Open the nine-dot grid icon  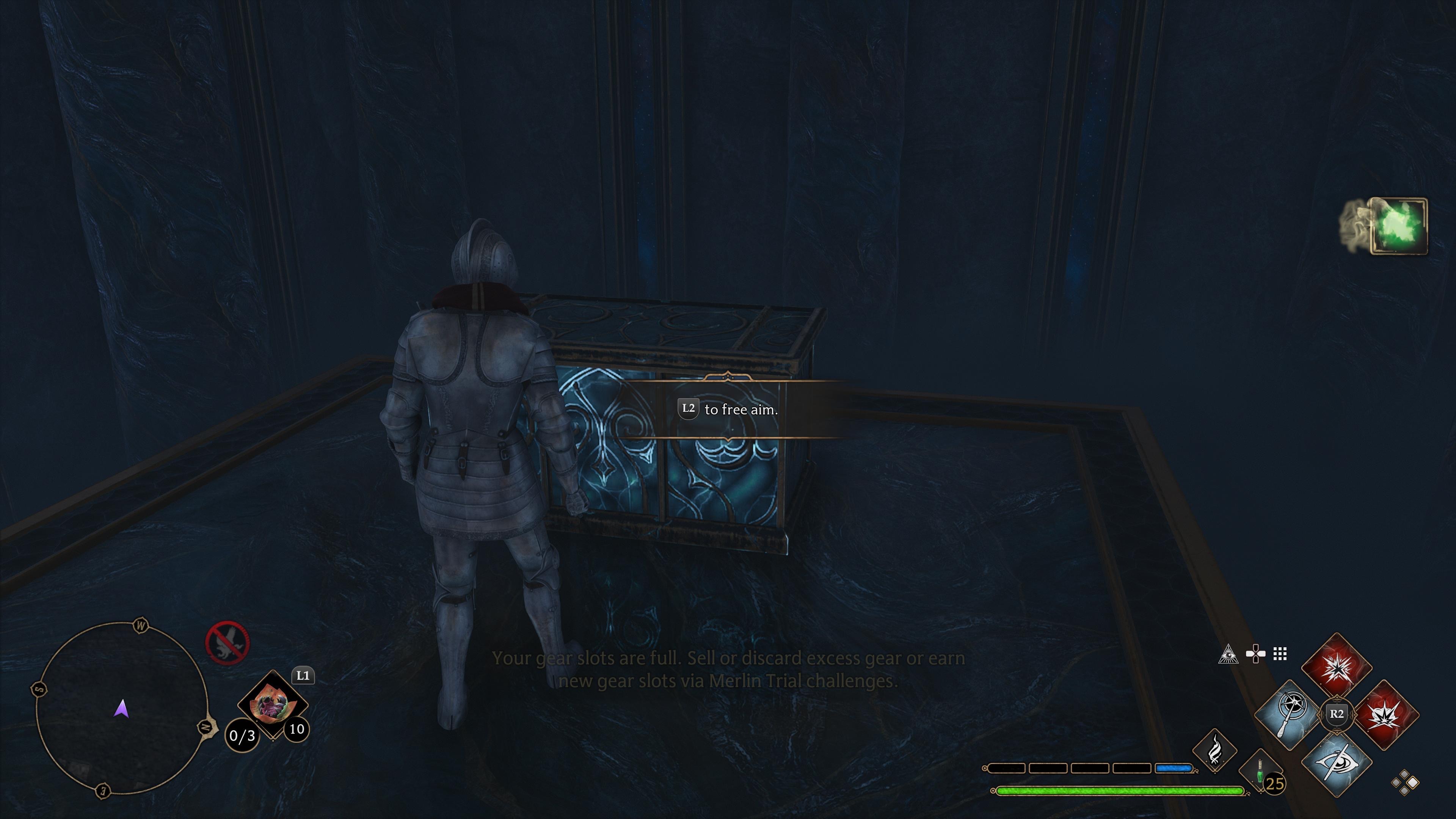click(x=1280, y=654)
